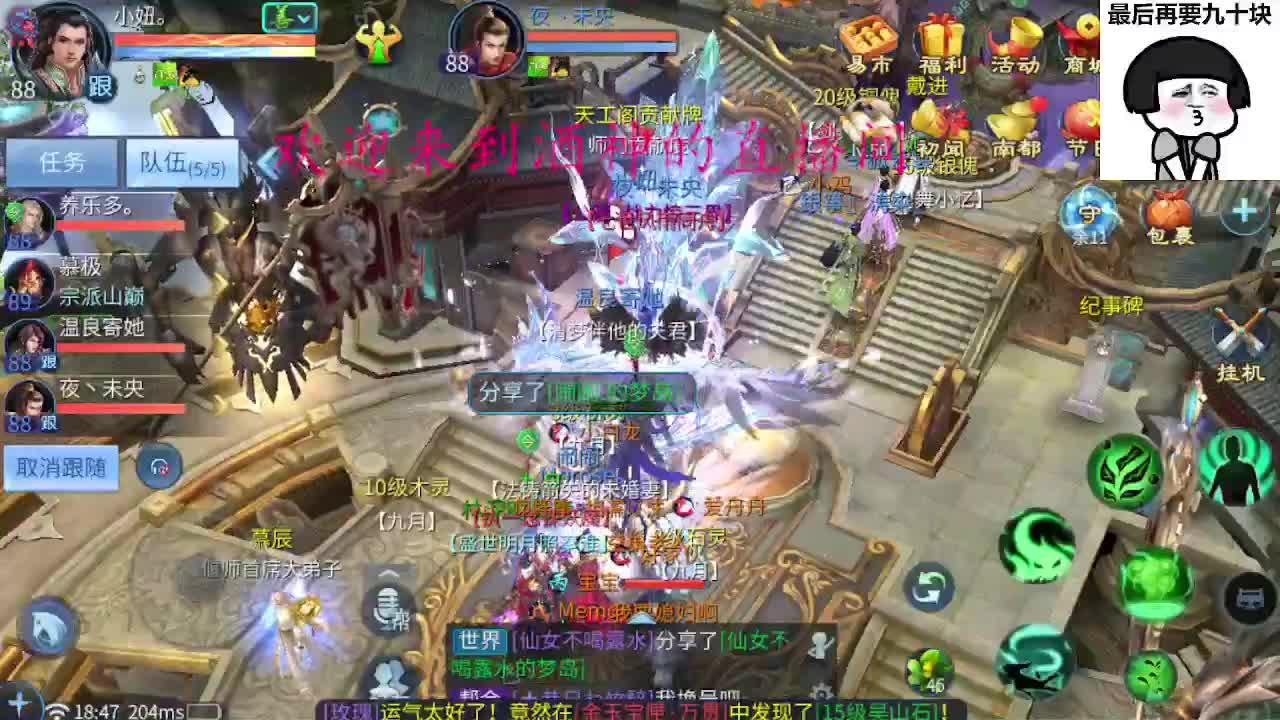Toggle the voice headset icon beside 取消跟随
Screen dimensions: 1280x720
(158, 466)
